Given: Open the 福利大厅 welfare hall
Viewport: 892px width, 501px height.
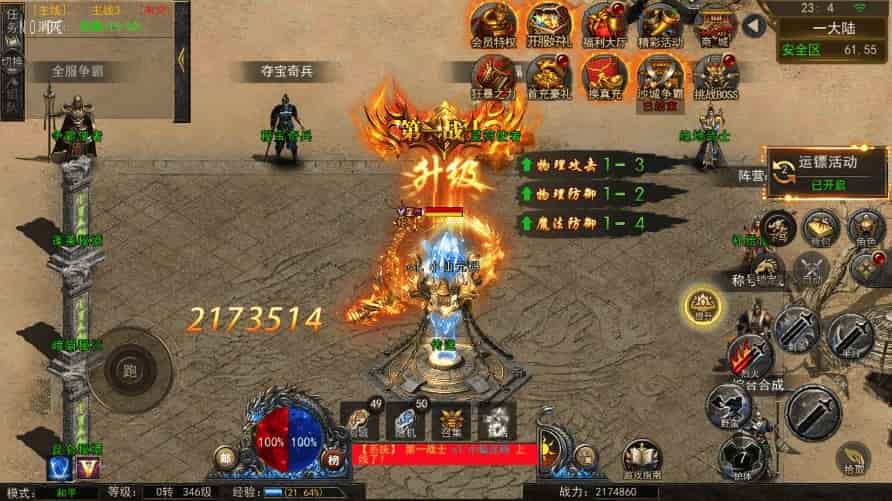Looking at the screenshot, I should click(x=602, y=24).
